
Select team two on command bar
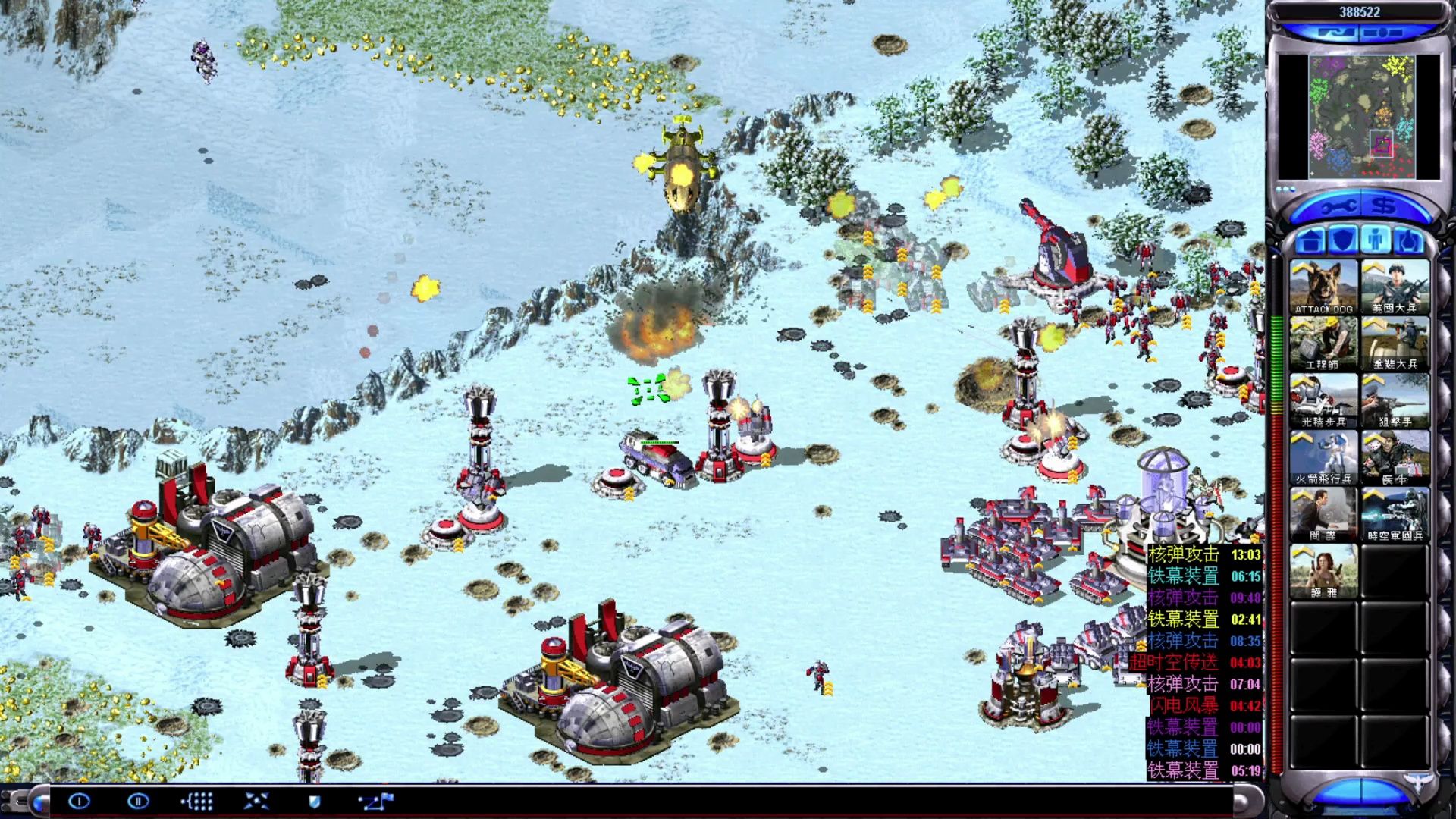(x=138, y=801)
